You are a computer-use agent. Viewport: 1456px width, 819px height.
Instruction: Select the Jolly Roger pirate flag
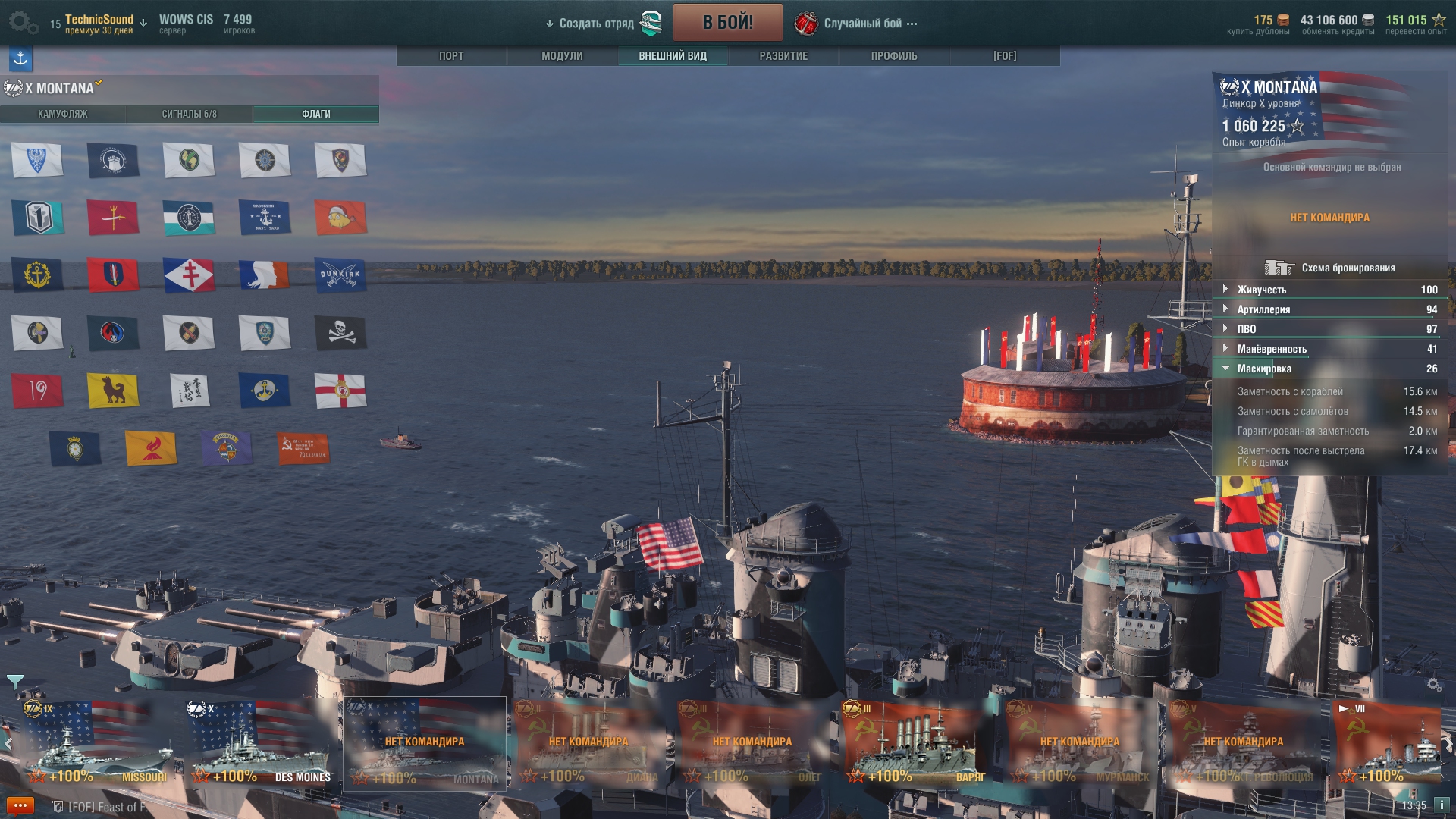(340, 332)
